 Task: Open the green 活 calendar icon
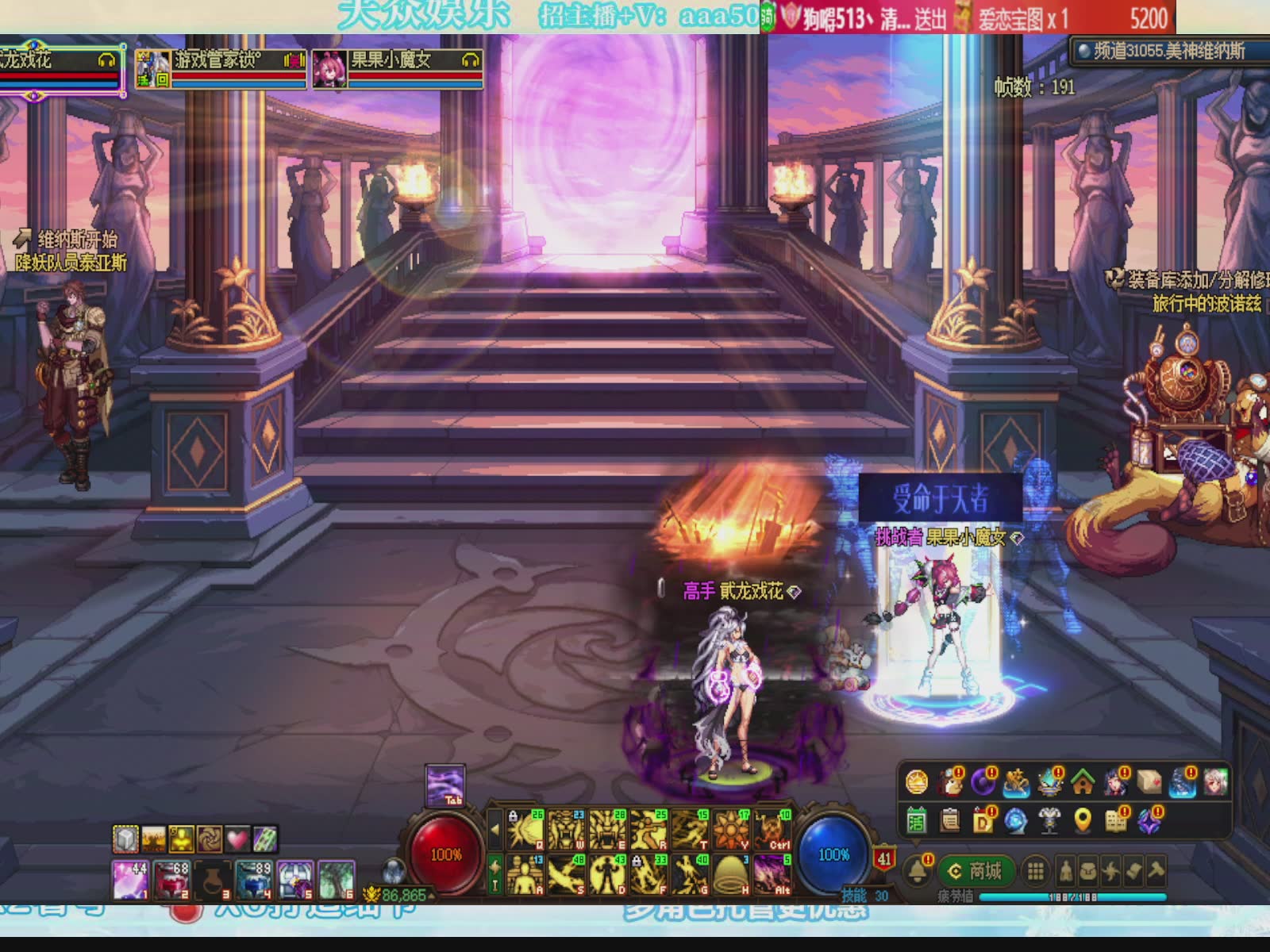(x=917, y=820)
